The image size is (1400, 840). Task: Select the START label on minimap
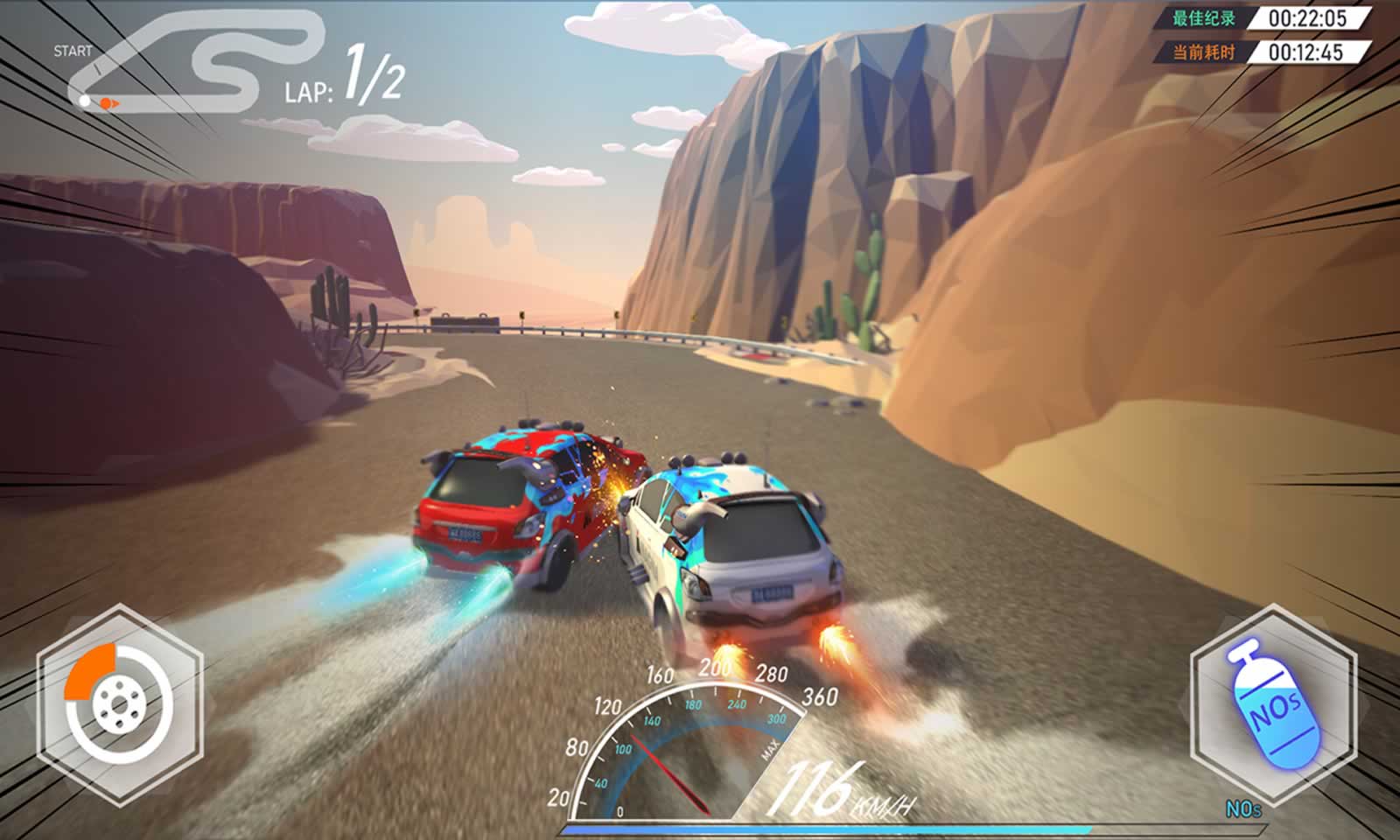(73, 51)
